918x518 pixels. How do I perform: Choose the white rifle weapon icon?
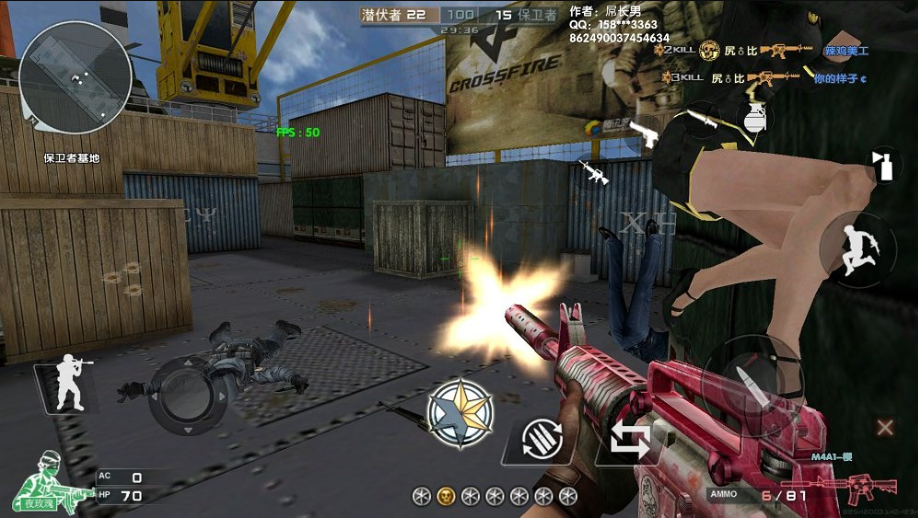point(593,173)
